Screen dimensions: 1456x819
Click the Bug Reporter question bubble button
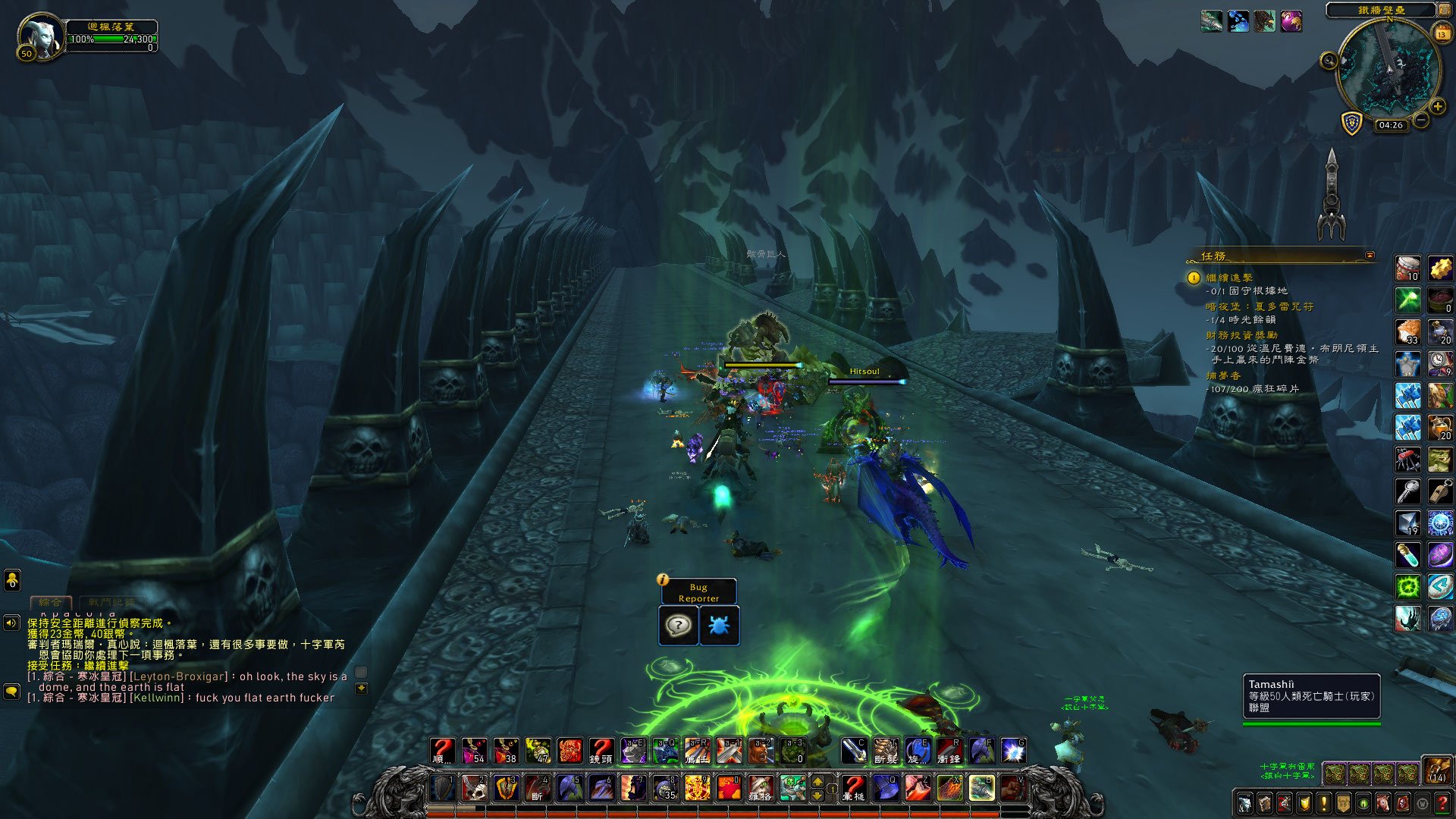click(x=678, y=626)
